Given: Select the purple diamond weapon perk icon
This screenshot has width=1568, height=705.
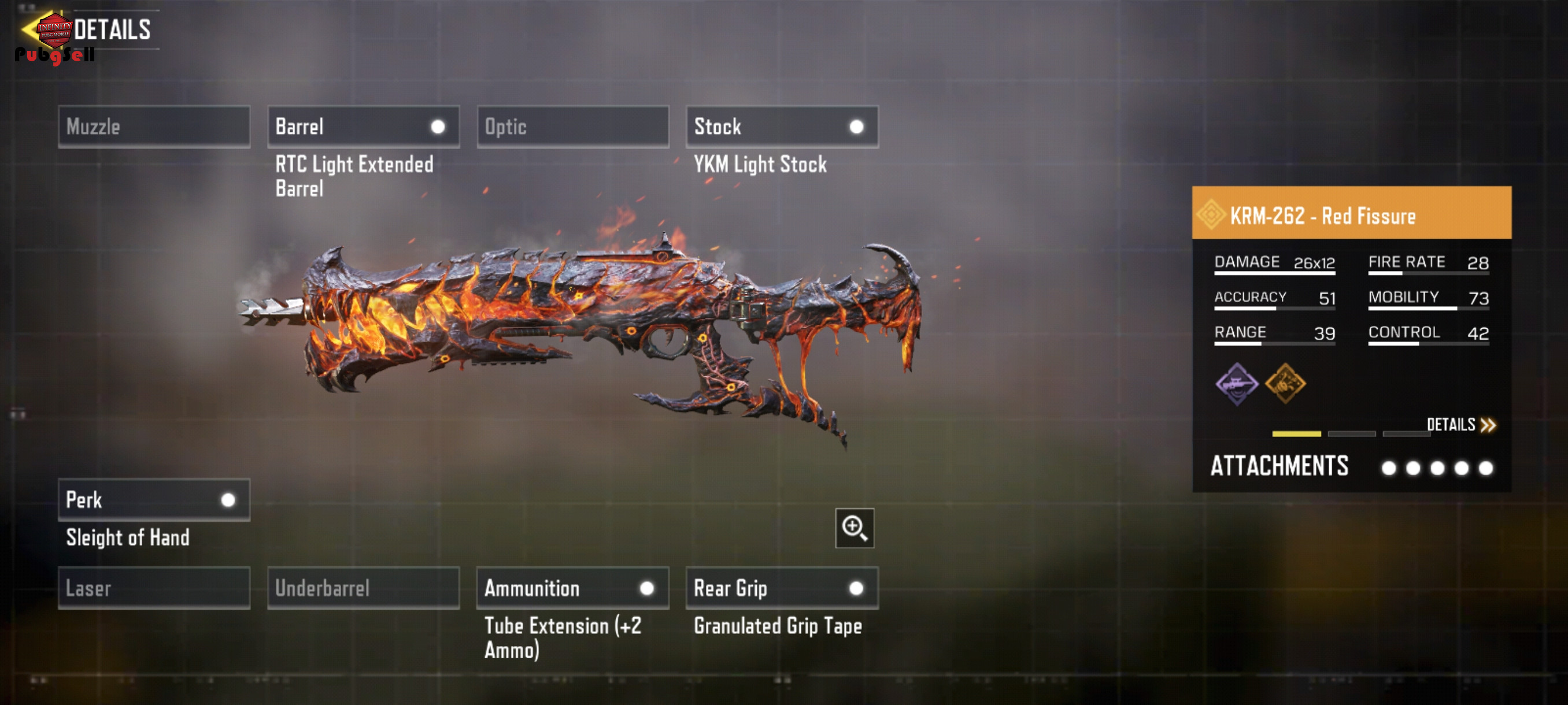Looking at the screenshot, I should 1236,384.
